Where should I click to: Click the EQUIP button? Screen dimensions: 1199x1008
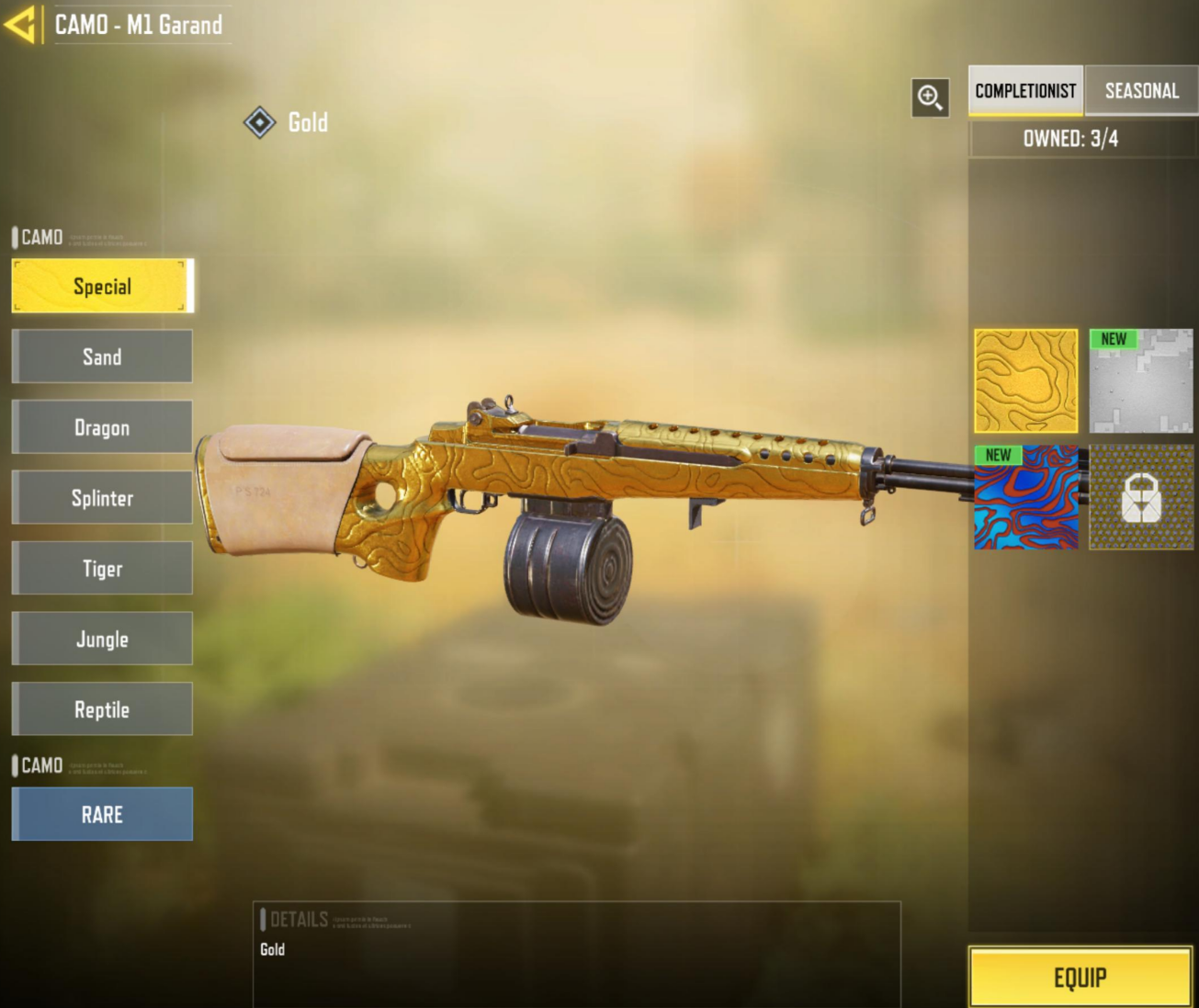pyautogui.click(x=1080, y=977)
